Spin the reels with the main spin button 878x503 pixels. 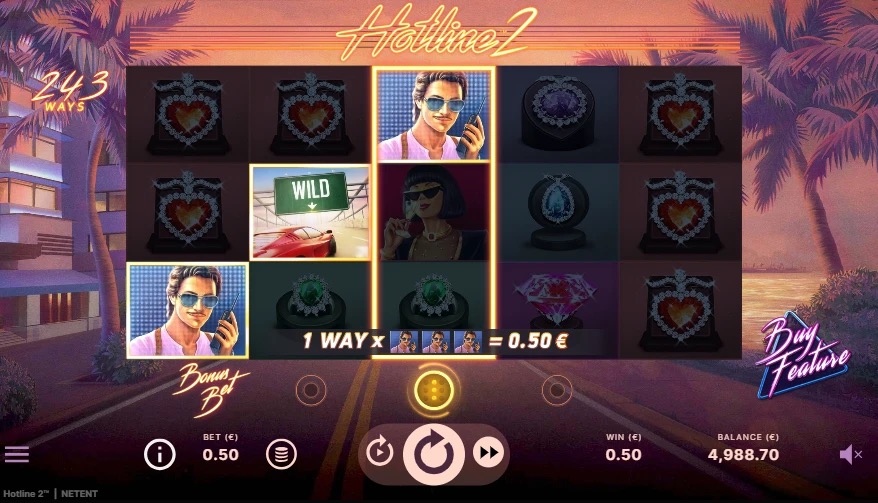click(x=433, y=454)
